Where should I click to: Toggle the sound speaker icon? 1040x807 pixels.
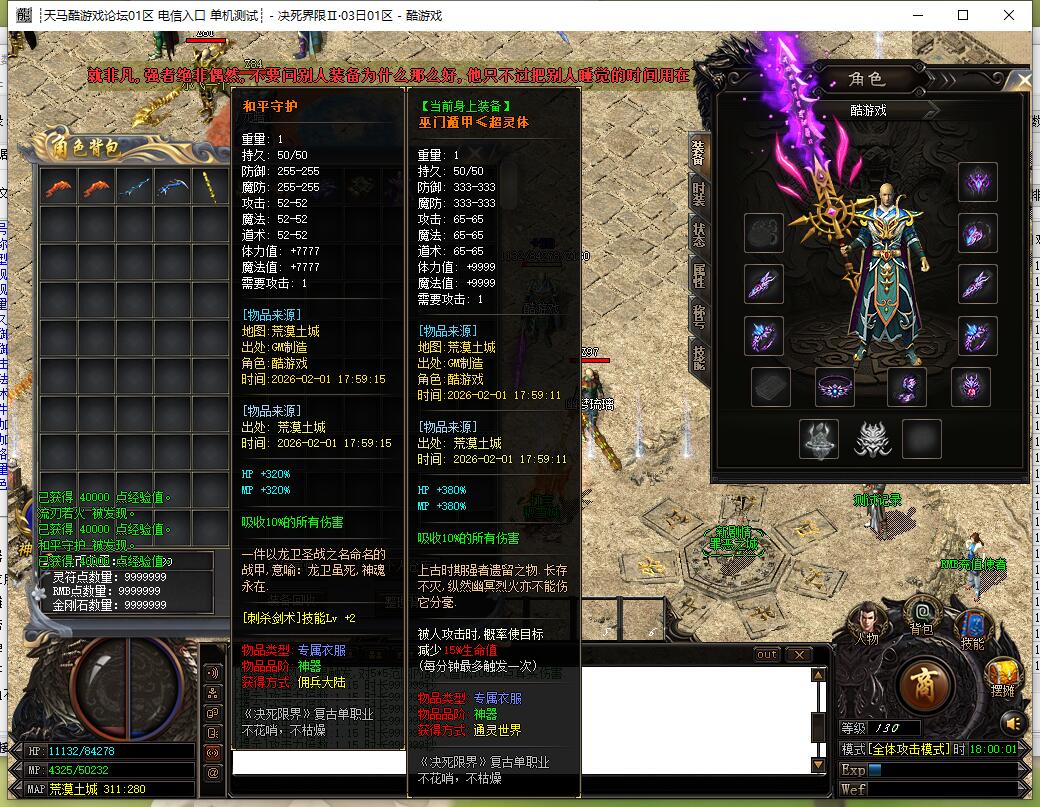tap(1013, 722)
